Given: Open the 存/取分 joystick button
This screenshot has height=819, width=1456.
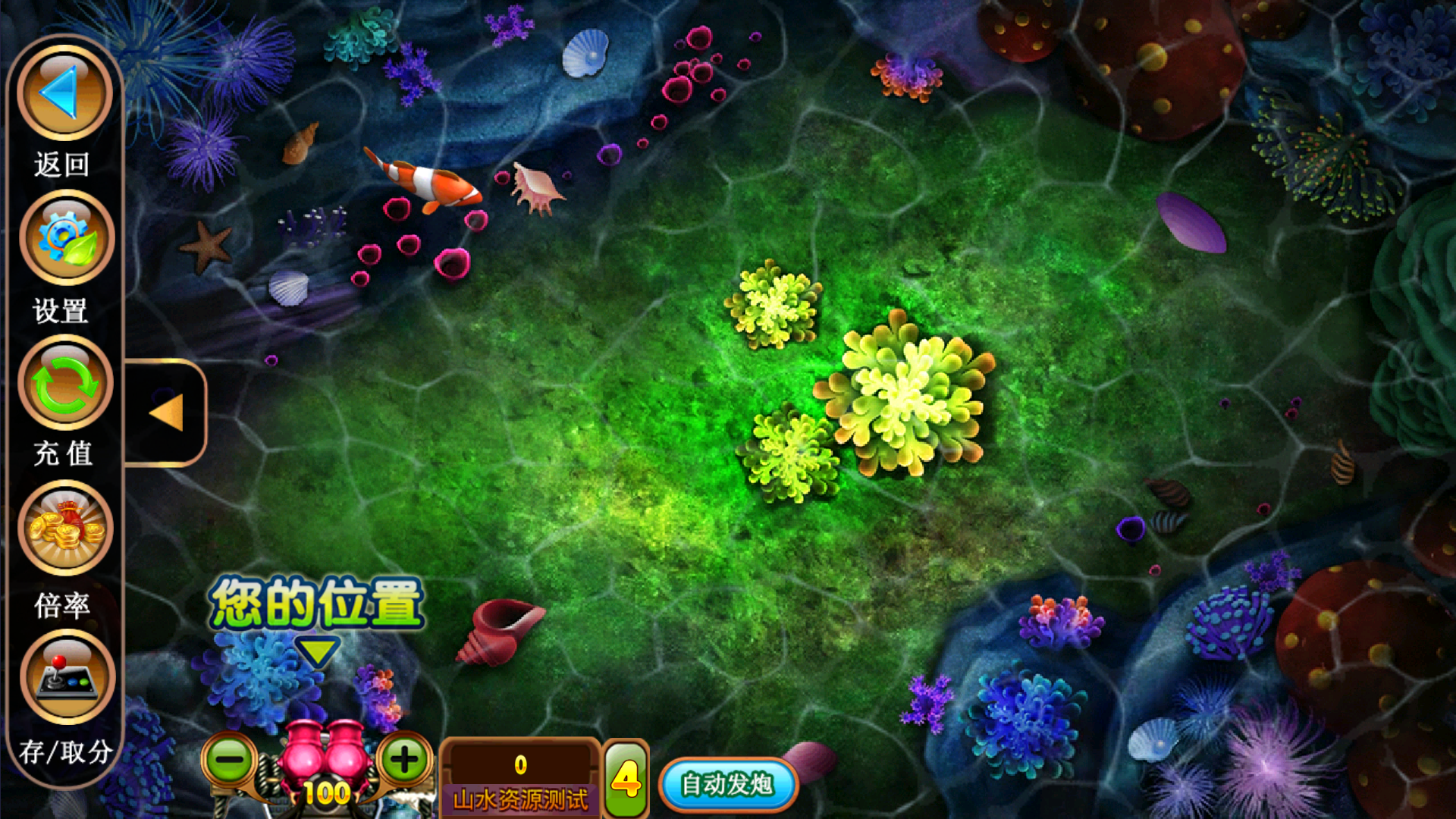Looking at the screenshot, I should 67,675.
